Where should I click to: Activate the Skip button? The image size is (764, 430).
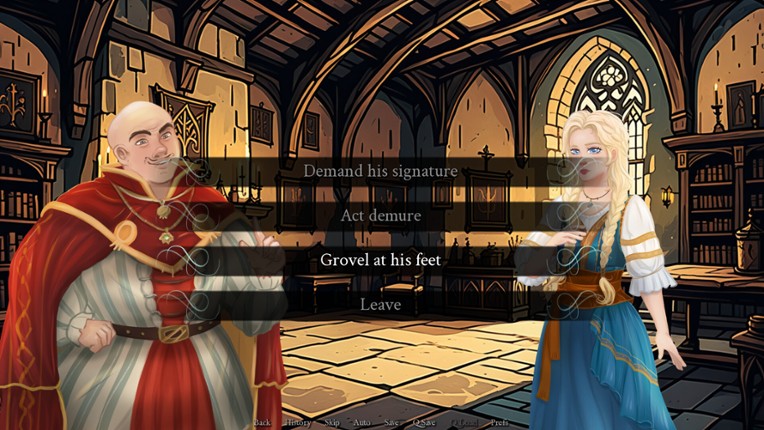point(333,423)
